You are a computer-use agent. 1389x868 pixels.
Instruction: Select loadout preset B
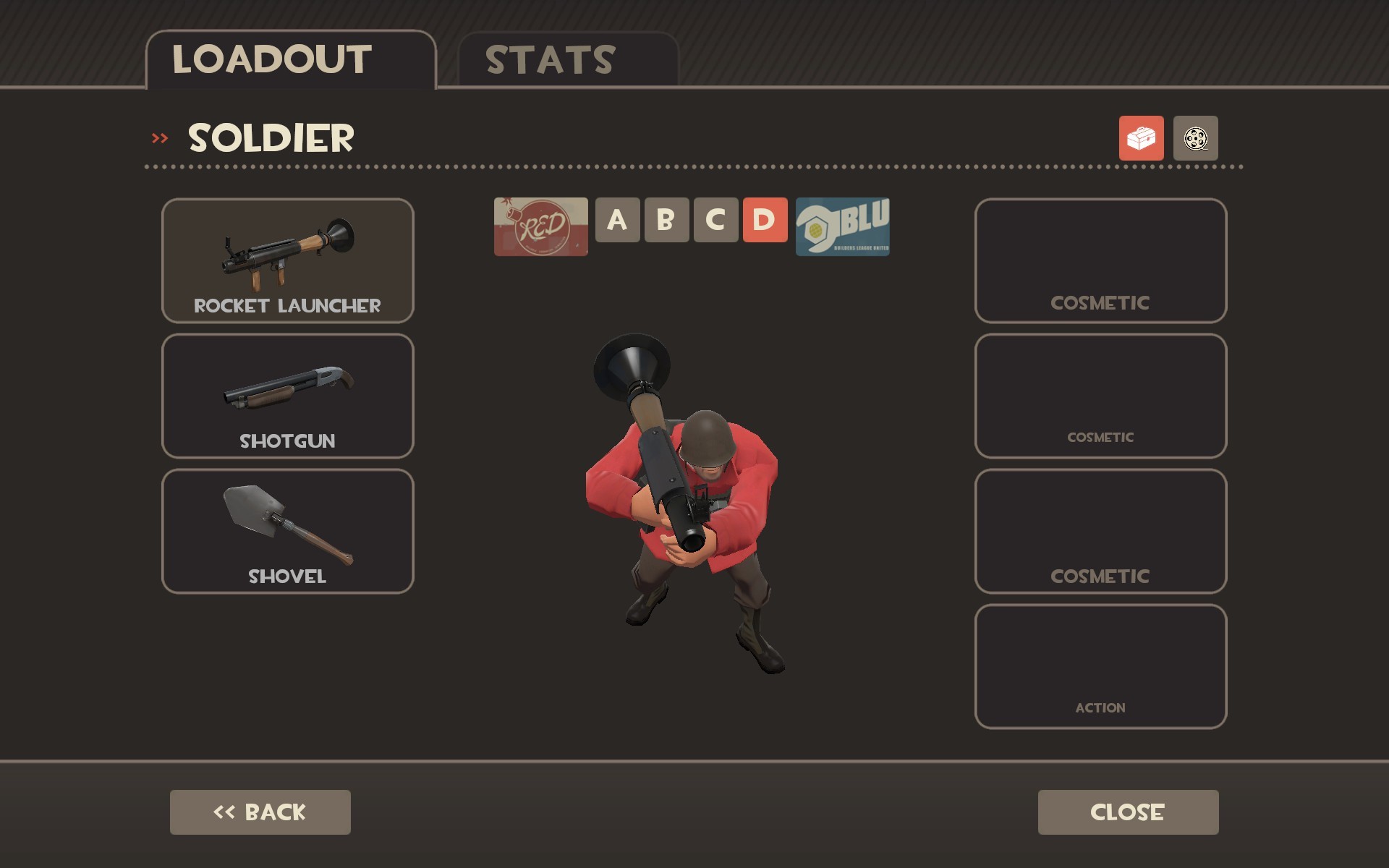[x=666, y=221]
